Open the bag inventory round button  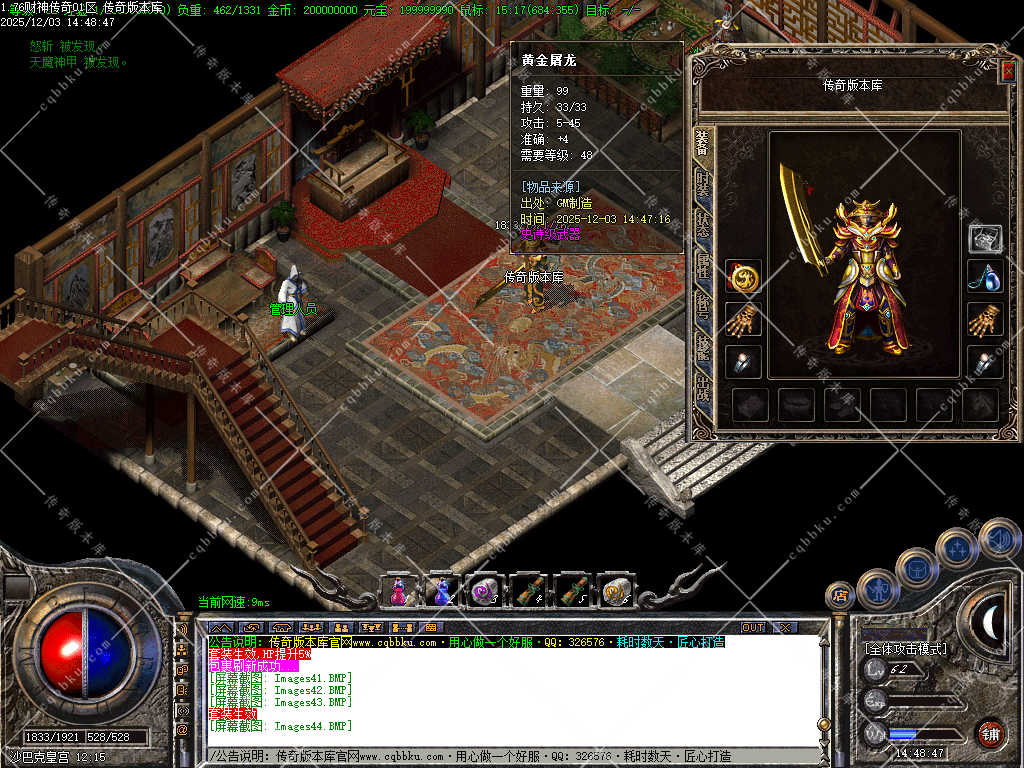pos(916,568)
